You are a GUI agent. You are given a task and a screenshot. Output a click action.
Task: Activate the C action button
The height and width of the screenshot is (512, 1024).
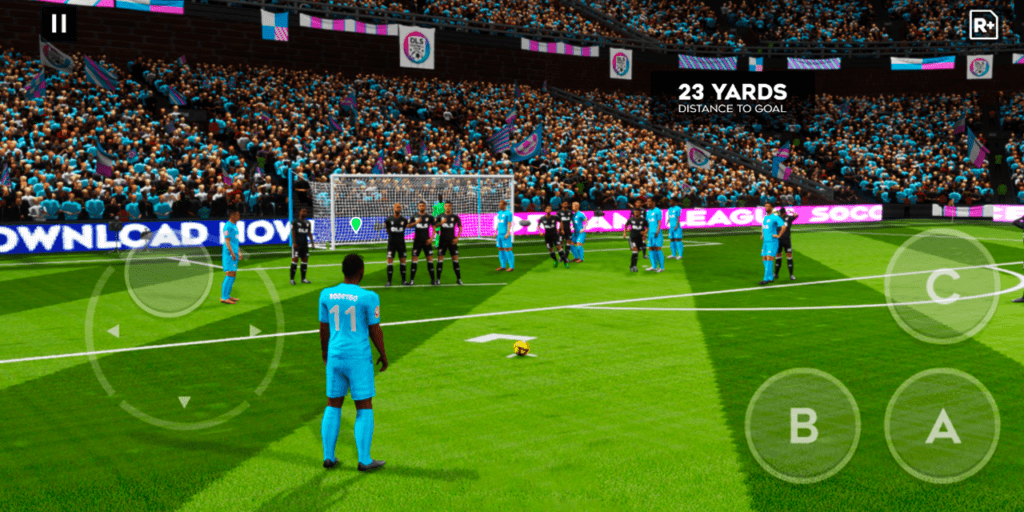click(941, 286)
